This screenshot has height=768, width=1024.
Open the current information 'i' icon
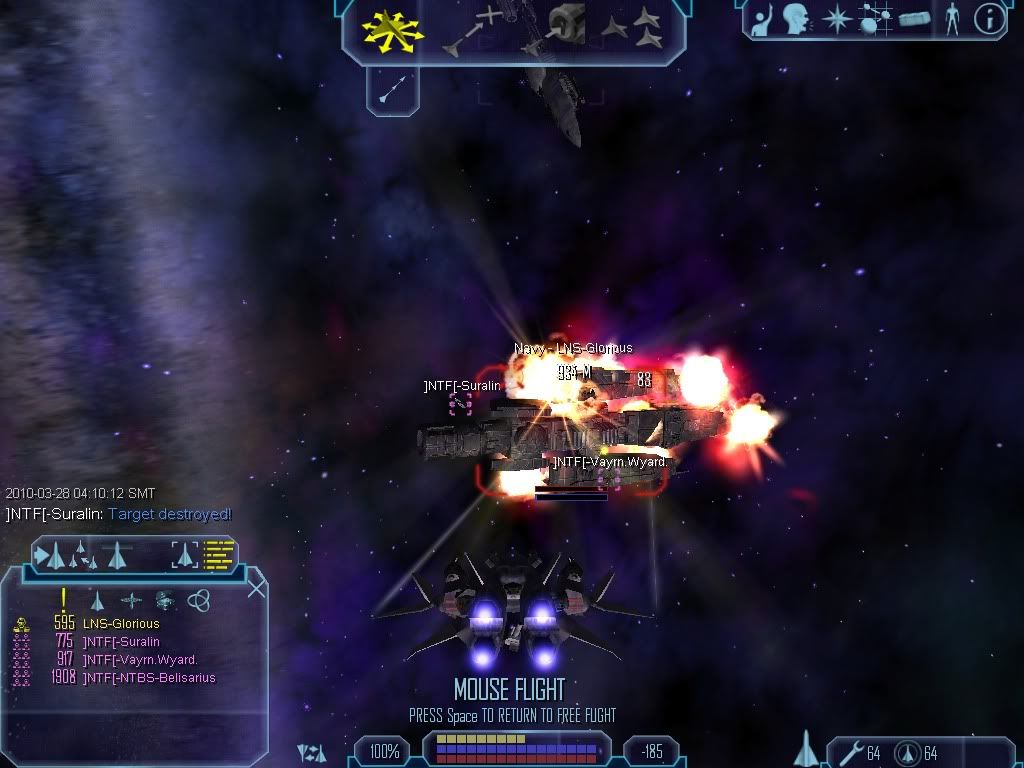coord(989,18)
